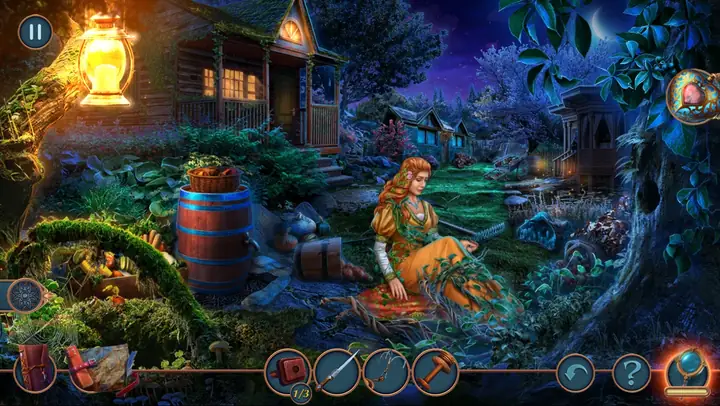Go back using the return arrow button

[575, 373]
